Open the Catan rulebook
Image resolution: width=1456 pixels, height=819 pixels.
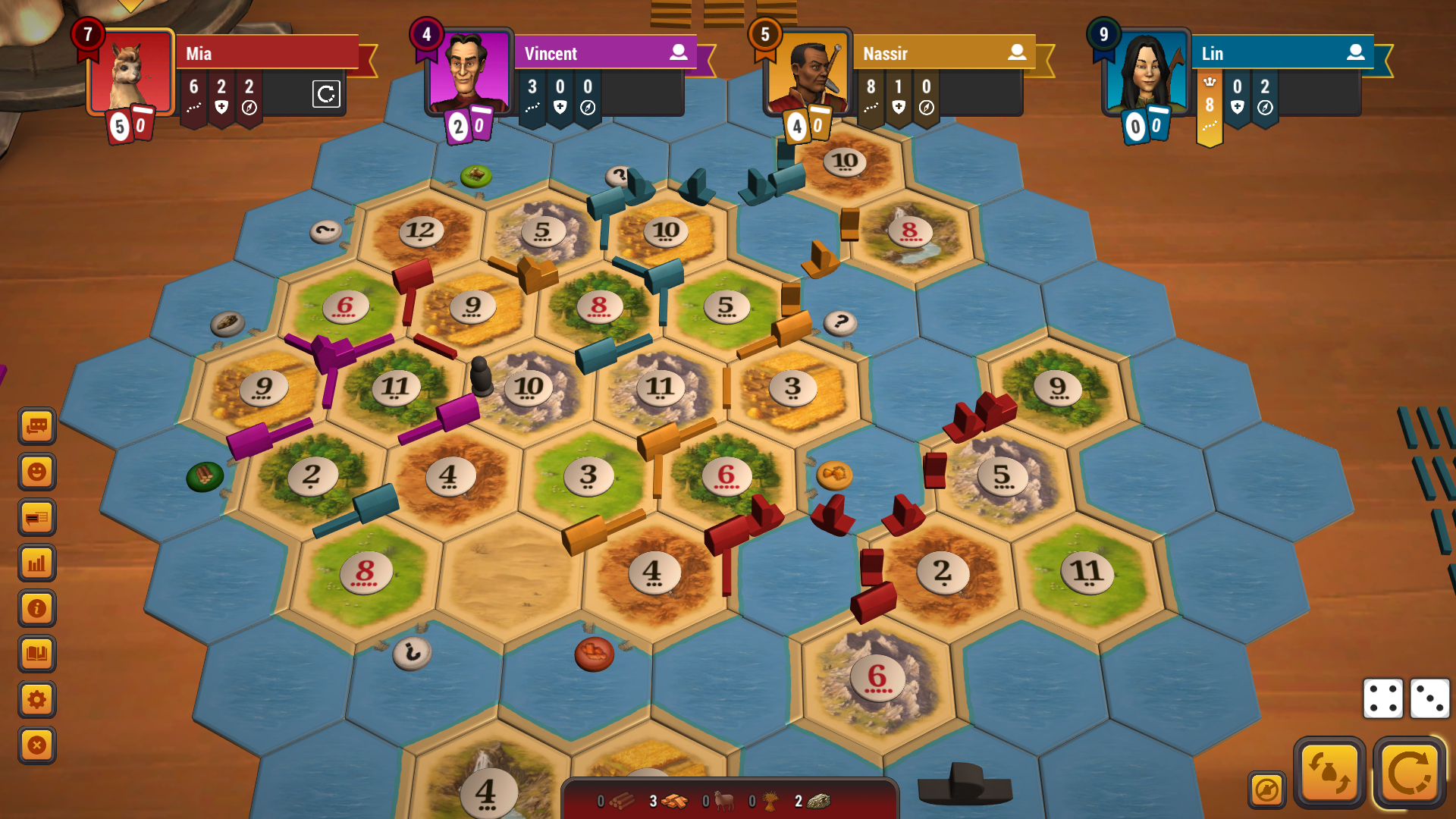coord(37,650)
